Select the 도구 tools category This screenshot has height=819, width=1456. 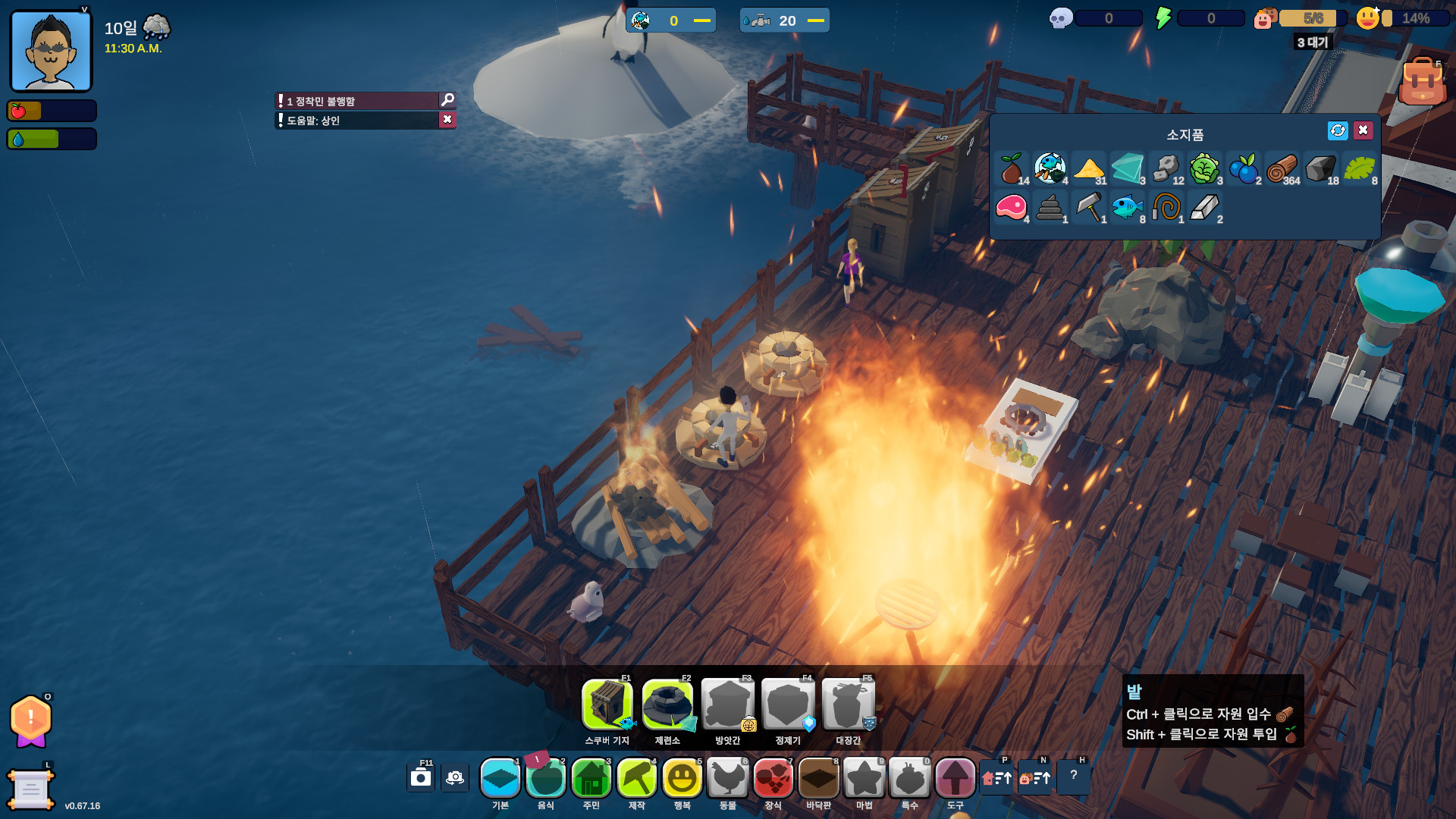(x=955, y=778)
